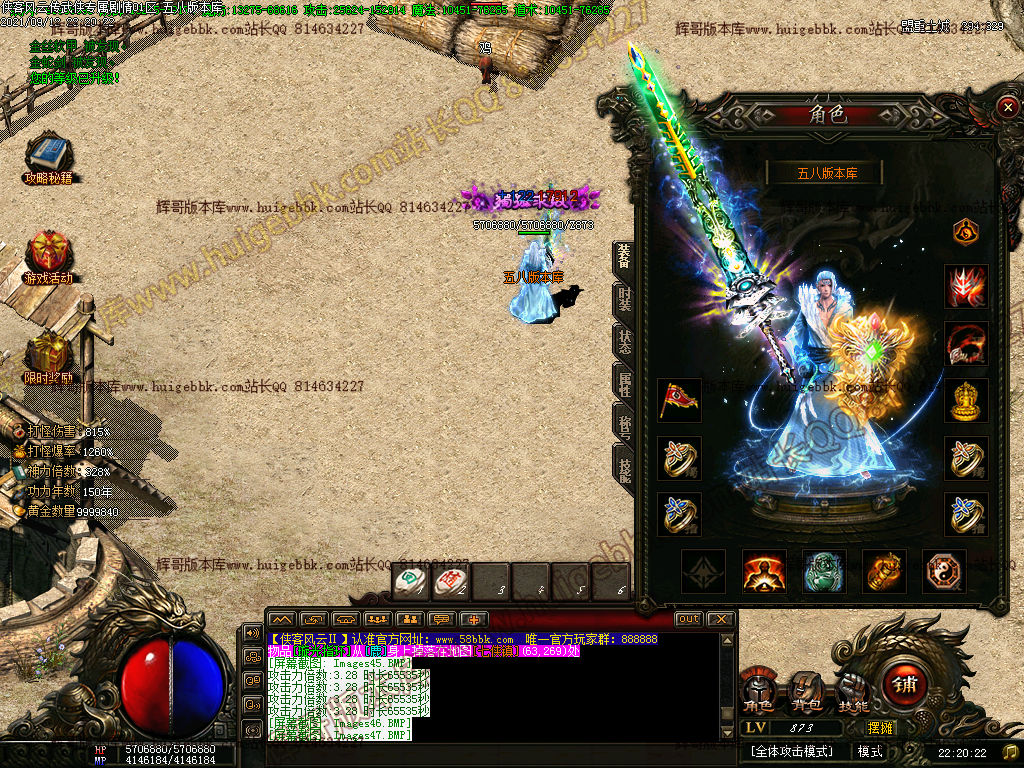Open the 状态 status tab
Viewport: 1024px width, 768px height.
624,338
